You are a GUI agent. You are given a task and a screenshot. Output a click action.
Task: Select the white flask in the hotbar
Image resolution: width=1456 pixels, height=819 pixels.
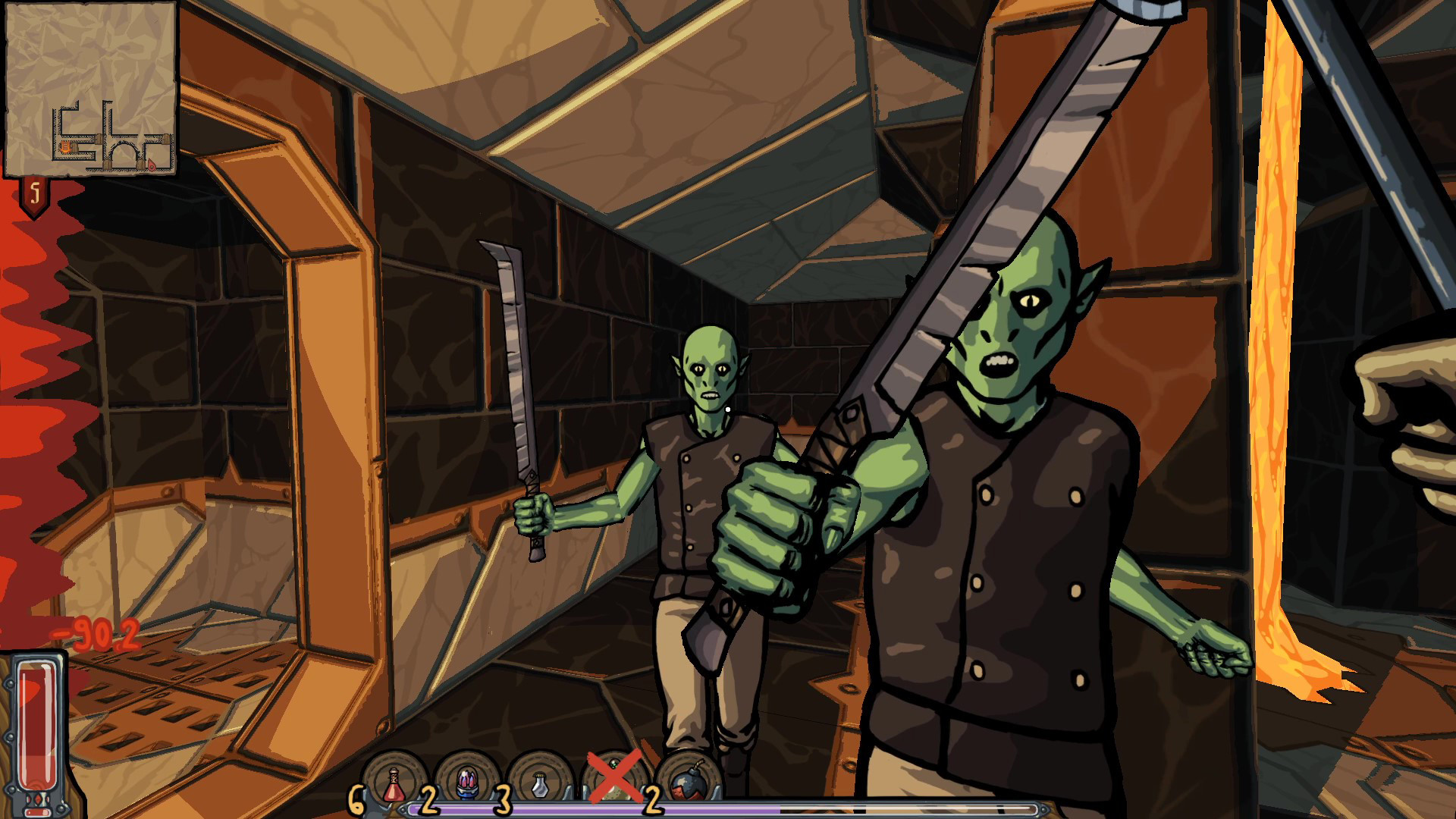click(540, 783)
